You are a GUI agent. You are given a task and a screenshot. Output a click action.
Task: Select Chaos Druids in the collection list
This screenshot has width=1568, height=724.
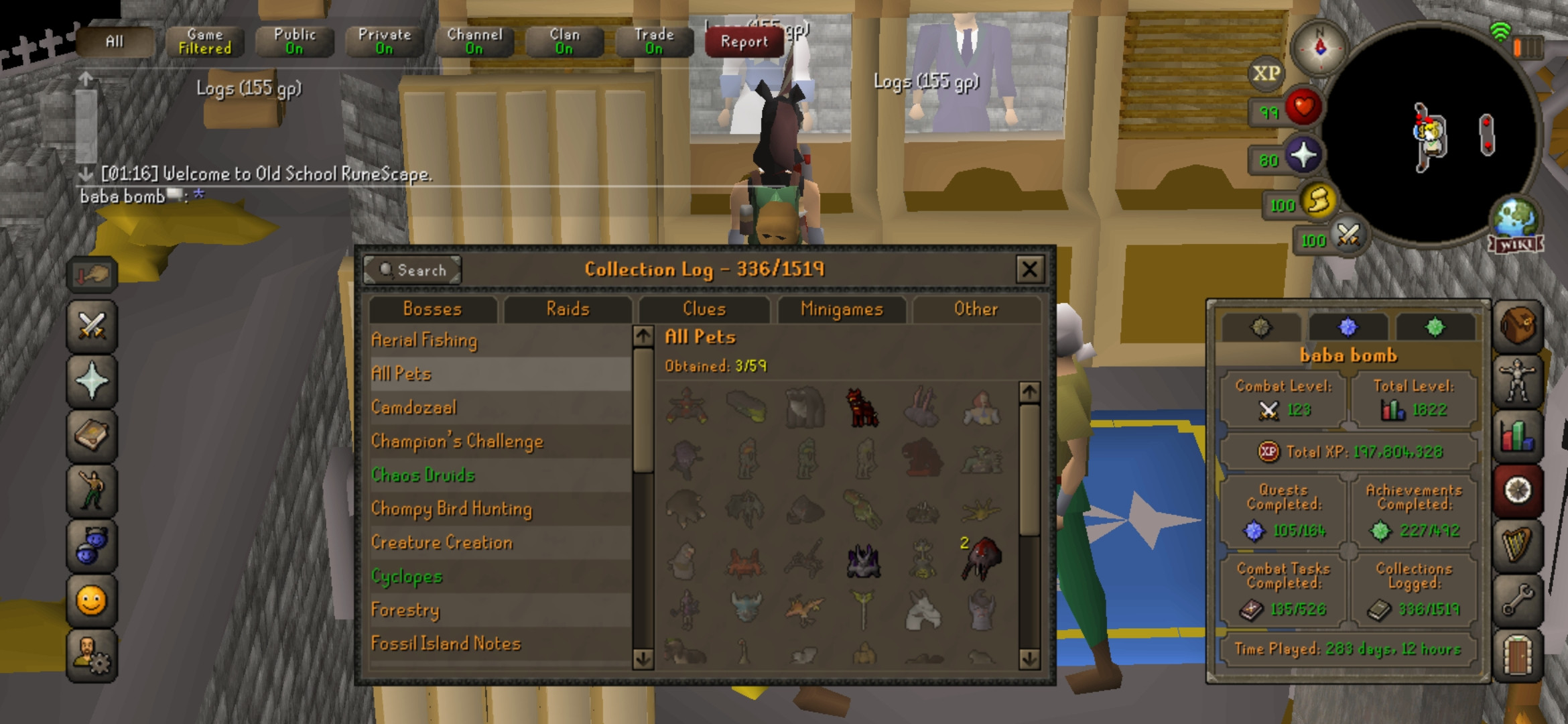[x=423, y=475]
